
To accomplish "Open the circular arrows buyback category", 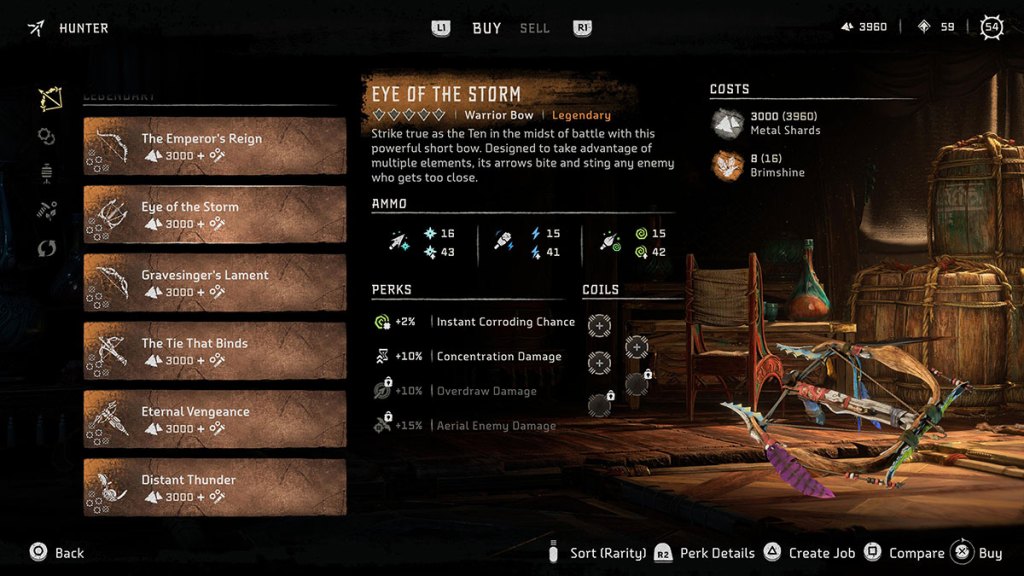I will tap(47, 248).
